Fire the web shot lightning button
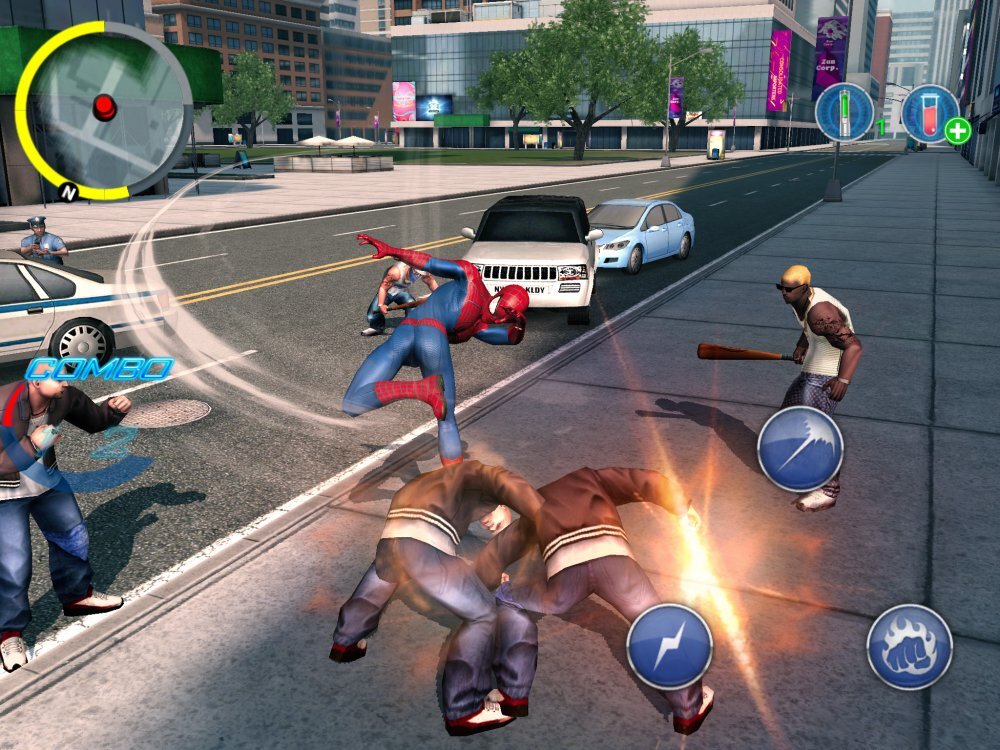Image resolution: width=1000 pixels, height=750 pixels. 669,646
